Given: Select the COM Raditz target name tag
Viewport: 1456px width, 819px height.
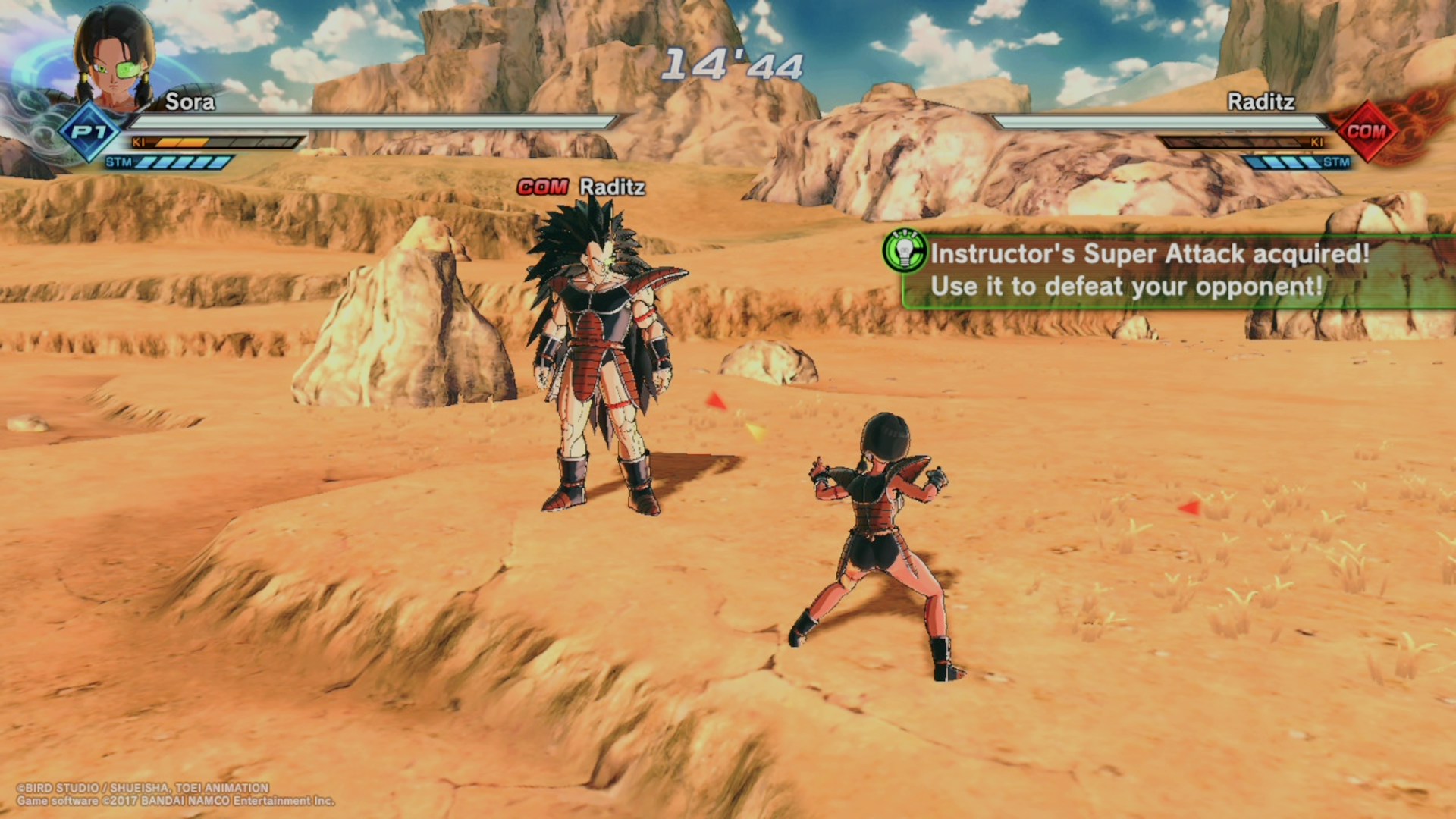Looking at the screenshot, I should pyautogui.click(x=581, y=187).
